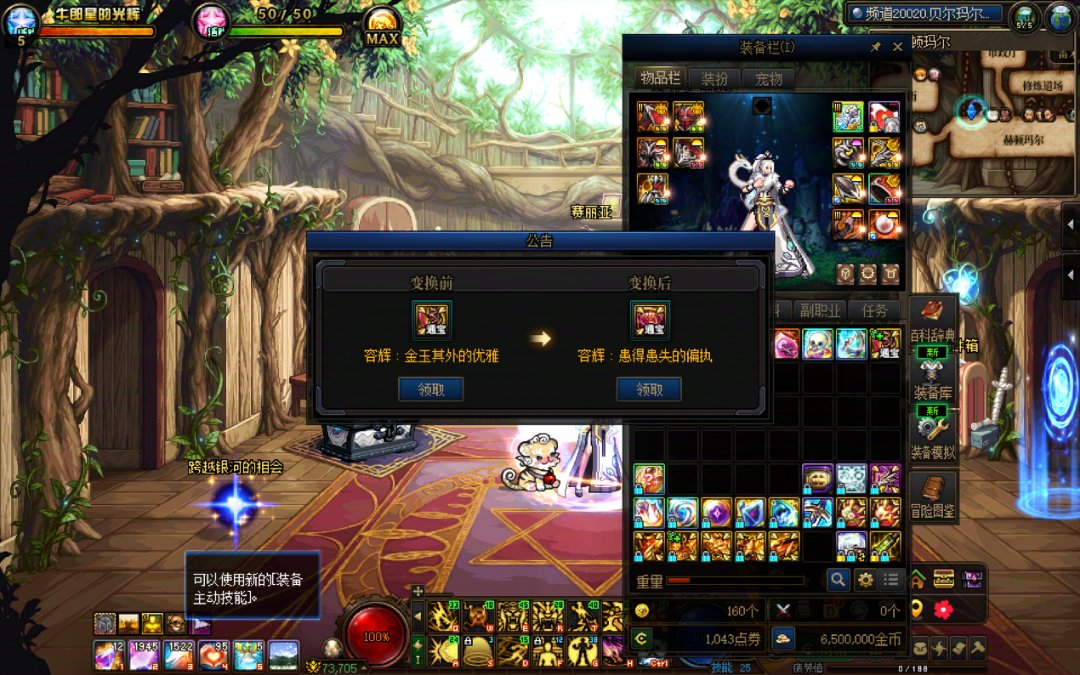Screen dimensions: 1080x675
Task: Select the skull item in the inventory
Action: pyautogui.click(x=818, y=343)
